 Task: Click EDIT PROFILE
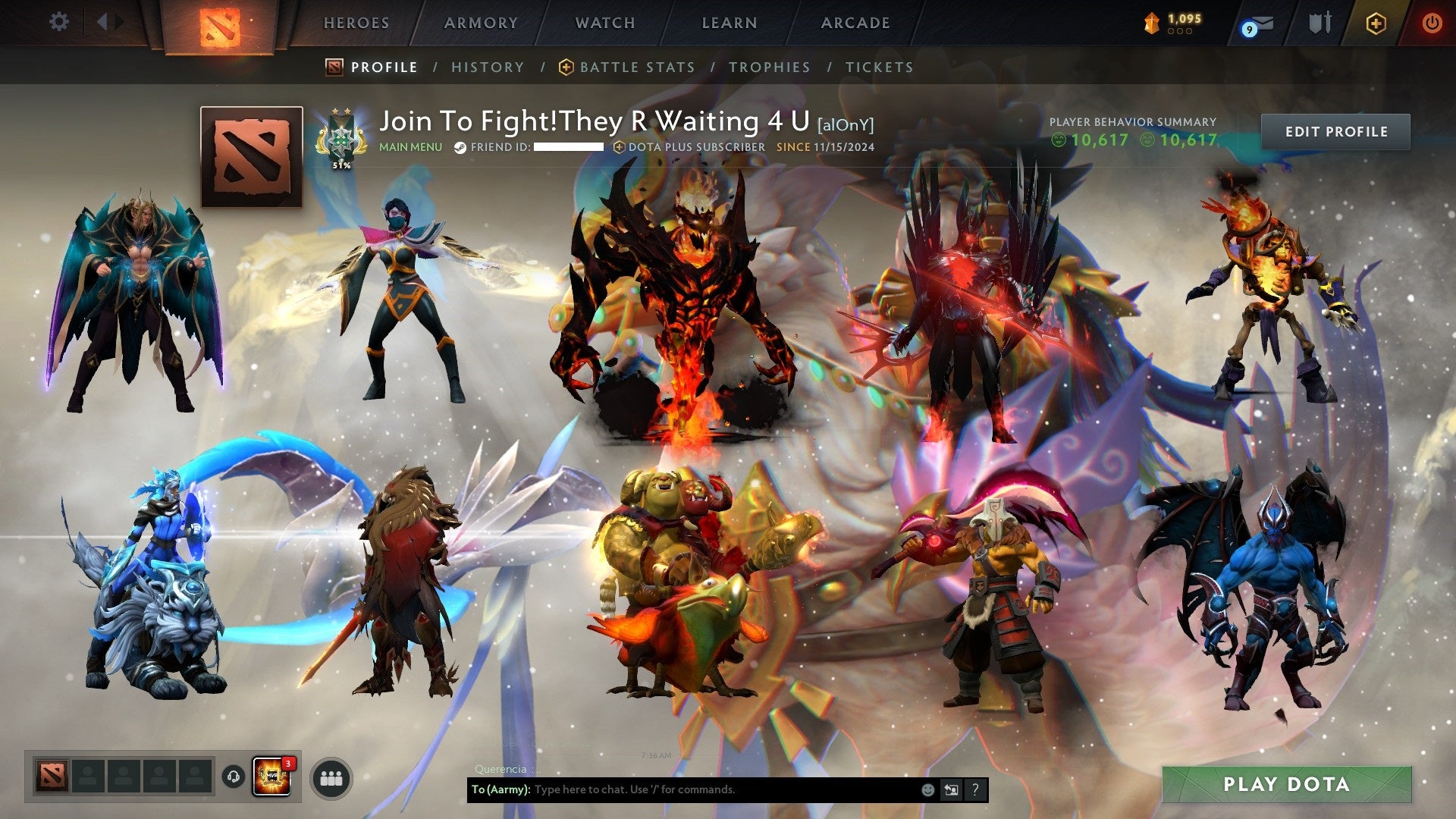[1337, 130]
